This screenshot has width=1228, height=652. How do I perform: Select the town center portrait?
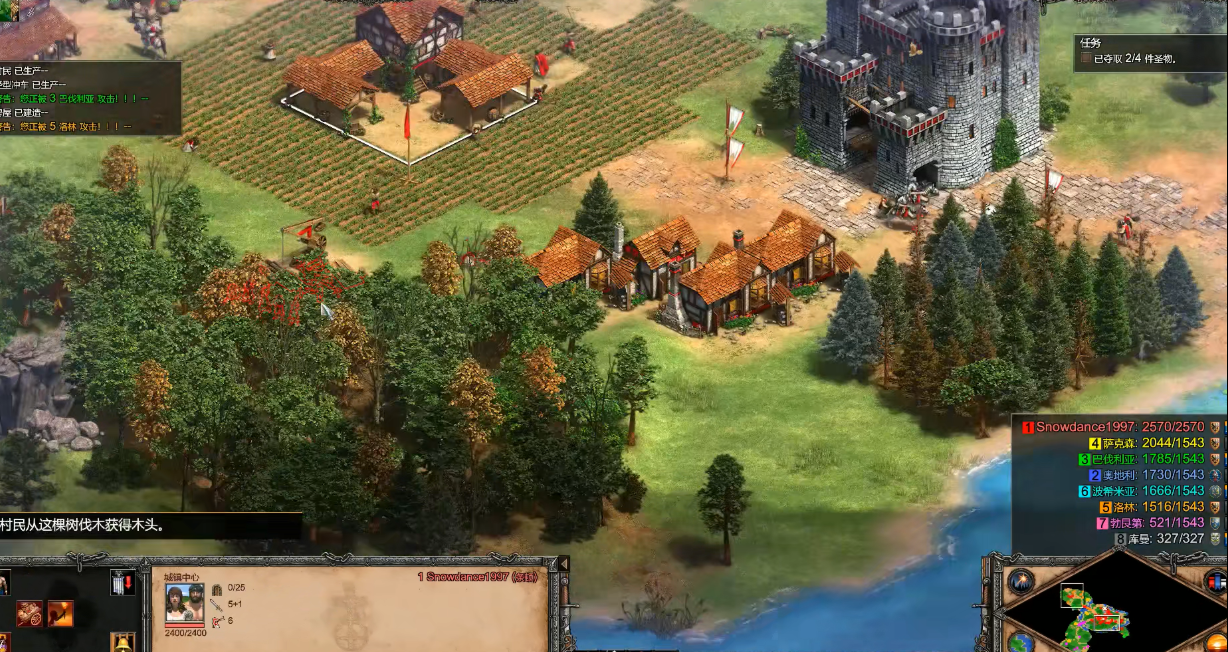click(x=184, y=601)
